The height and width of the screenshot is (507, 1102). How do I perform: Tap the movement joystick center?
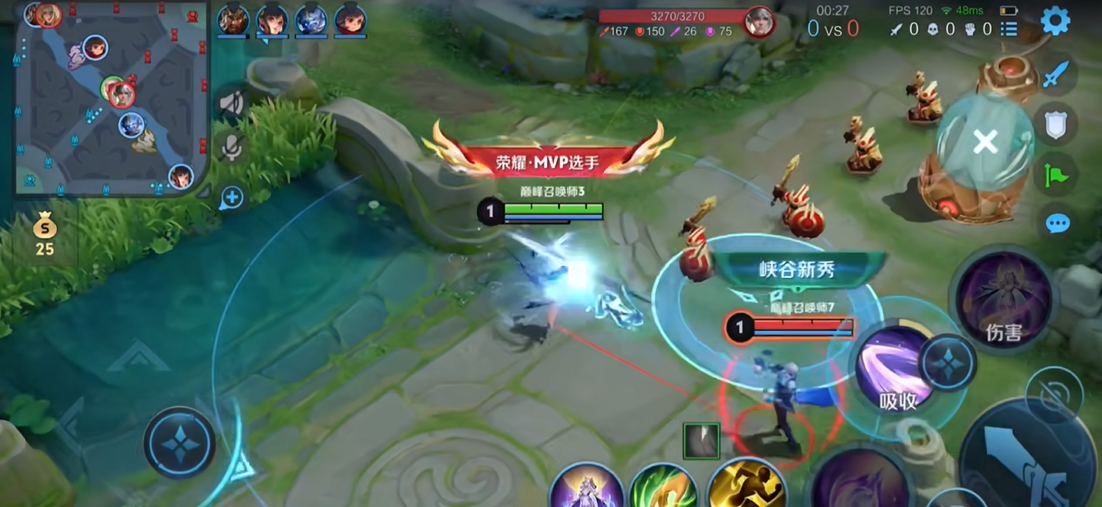pyautogui.click(x=179, y=443)
